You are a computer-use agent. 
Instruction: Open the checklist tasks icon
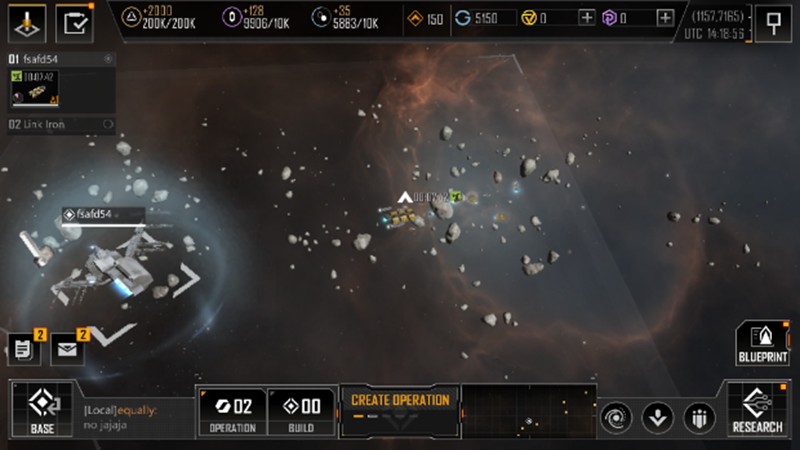73,21
